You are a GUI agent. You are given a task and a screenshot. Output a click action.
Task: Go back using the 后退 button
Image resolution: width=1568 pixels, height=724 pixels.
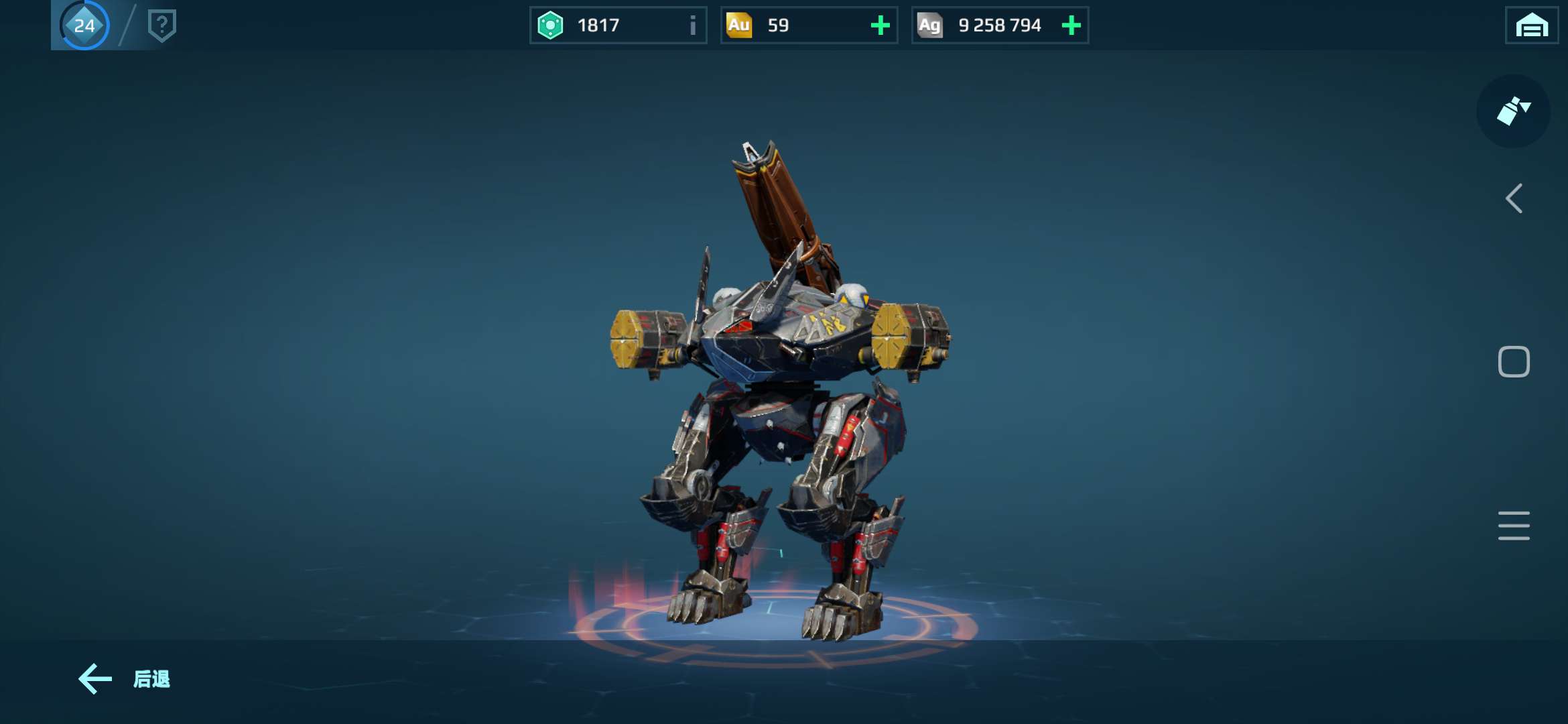(x=125, y=679)
